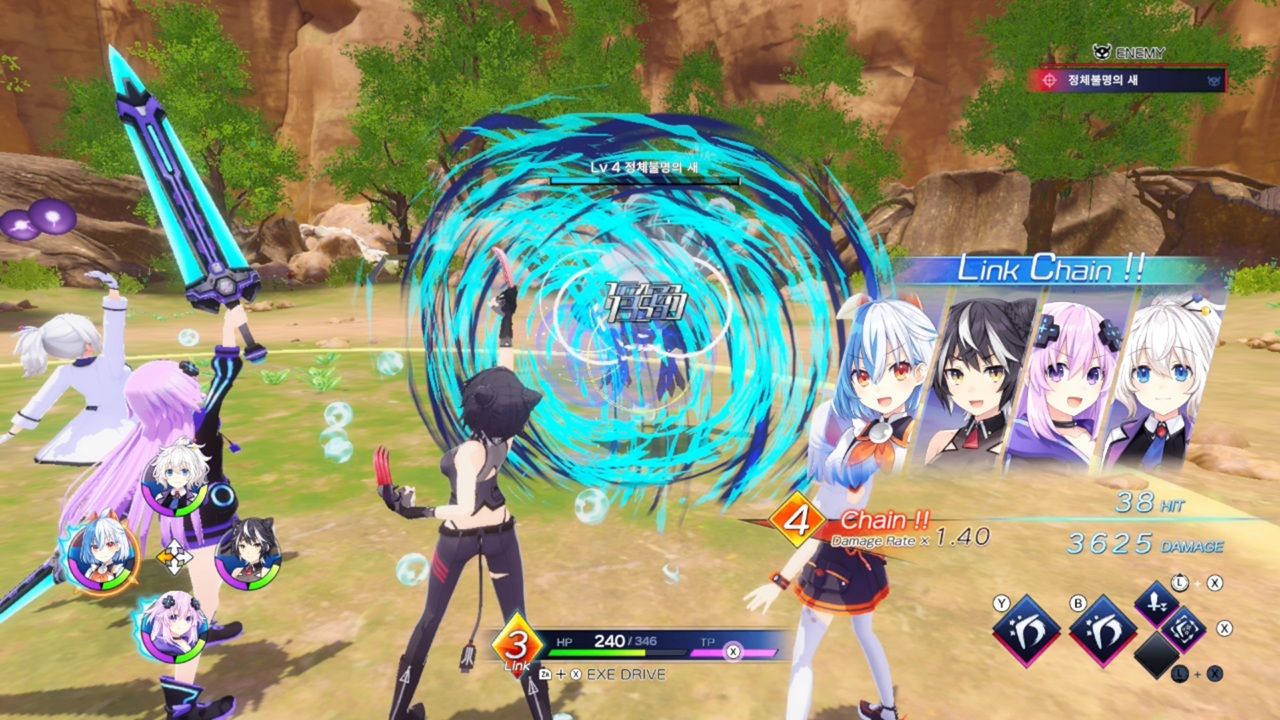The width and height of the screenshot is (1280, 720).
Task: Trigger the spinning square skill icon
Action: [x=1184, y=629]
